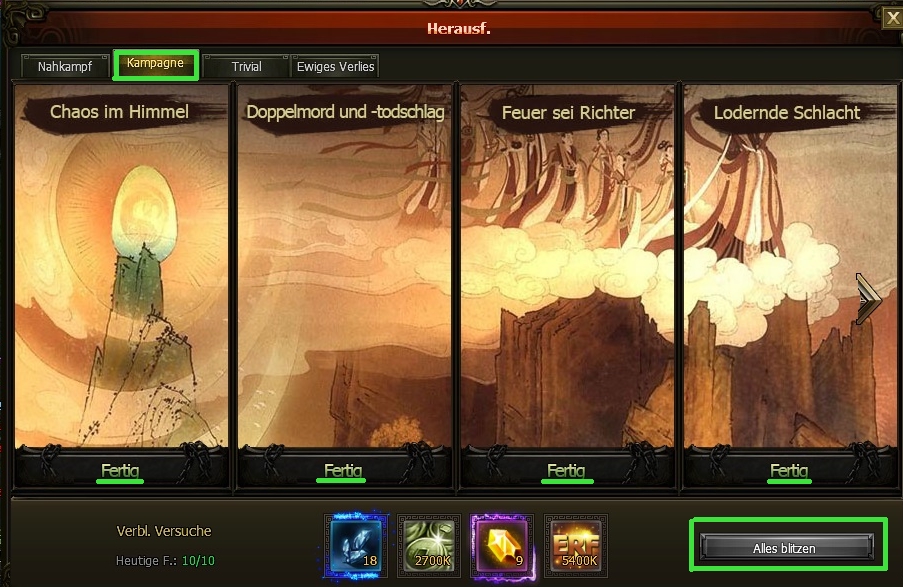
Task: Inspect the ERF 5400K experience icon
Action: 576,546
